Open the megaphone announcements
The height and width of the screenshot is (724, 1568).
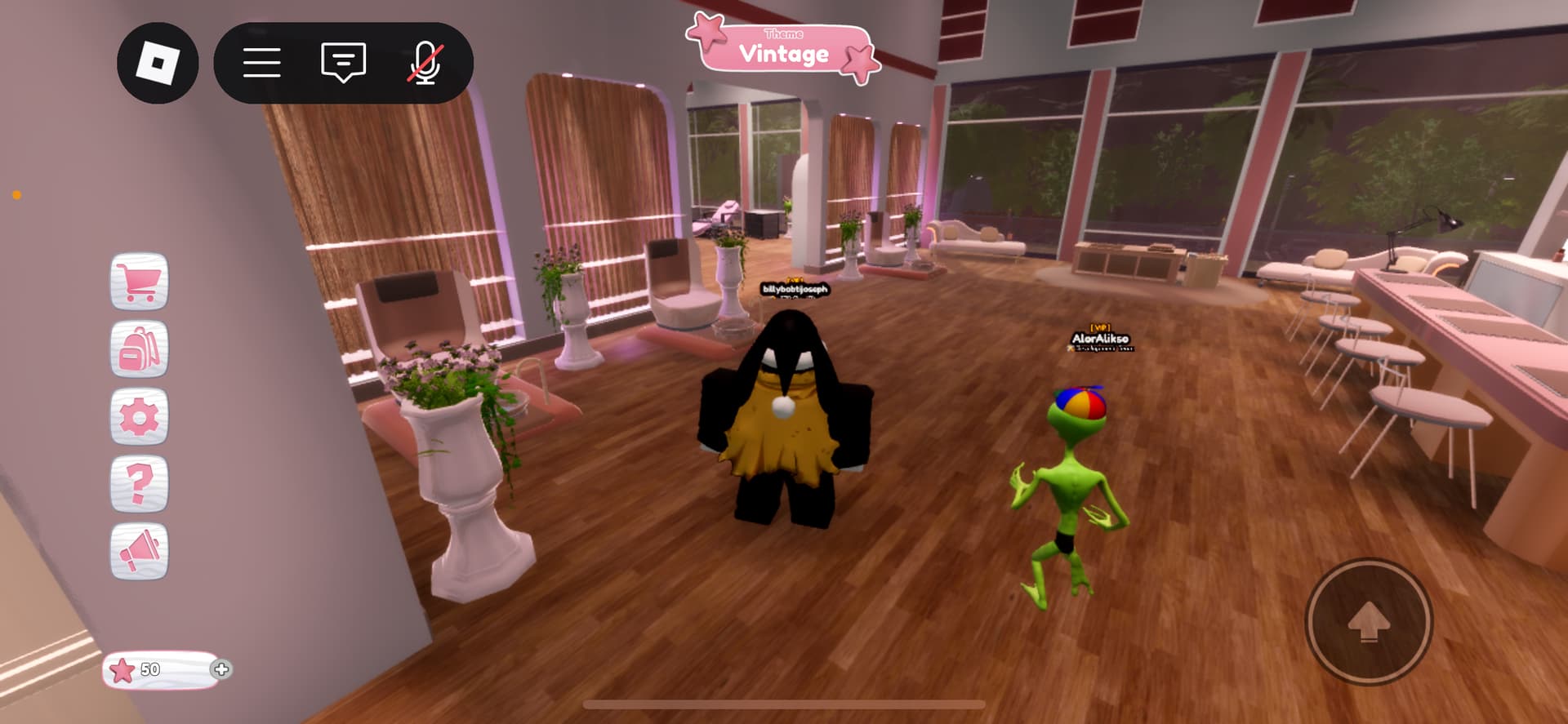click(x=139, y=551)
